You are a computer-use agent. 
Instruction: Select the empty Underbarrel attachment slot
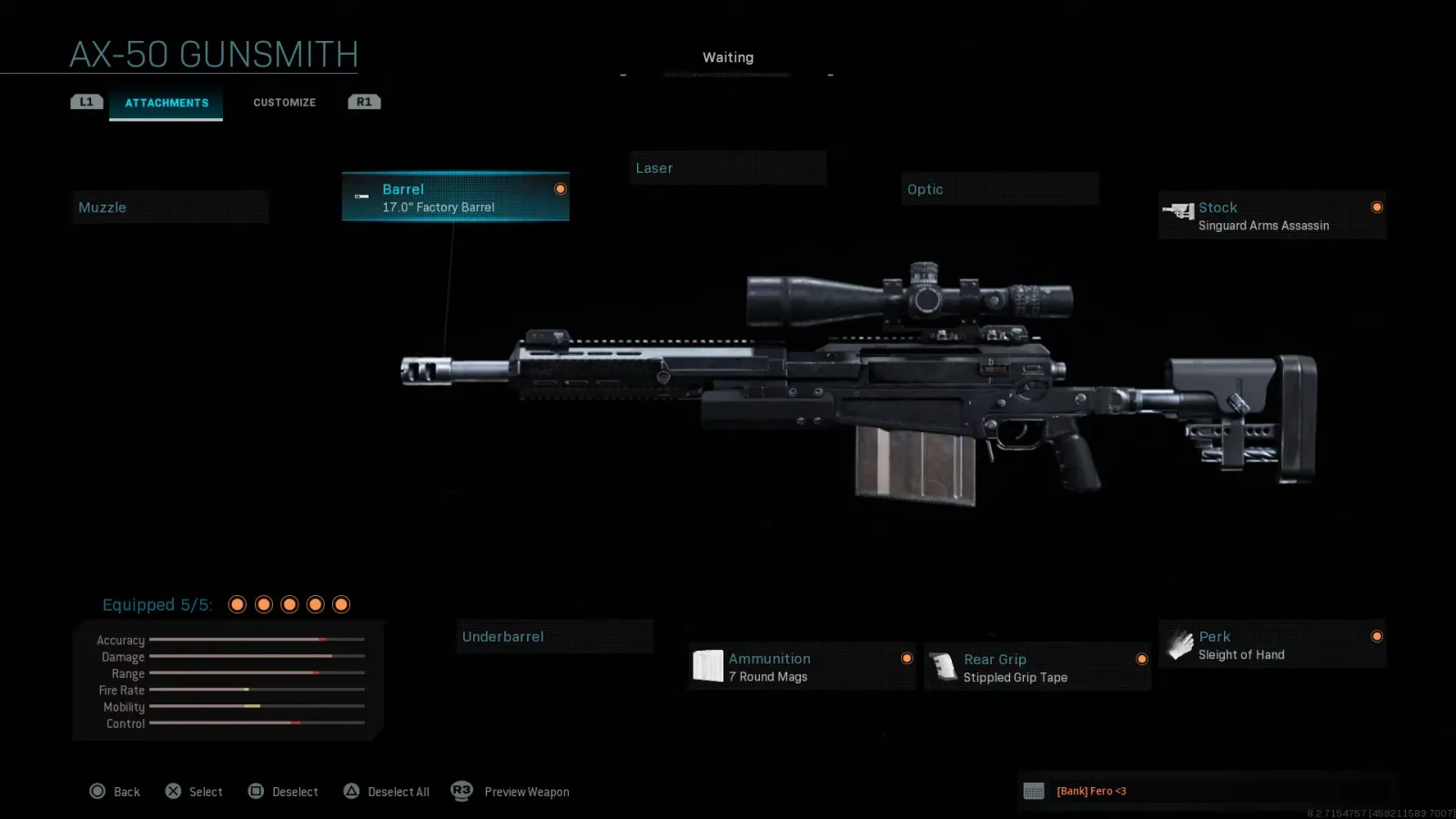click(554, 637)
